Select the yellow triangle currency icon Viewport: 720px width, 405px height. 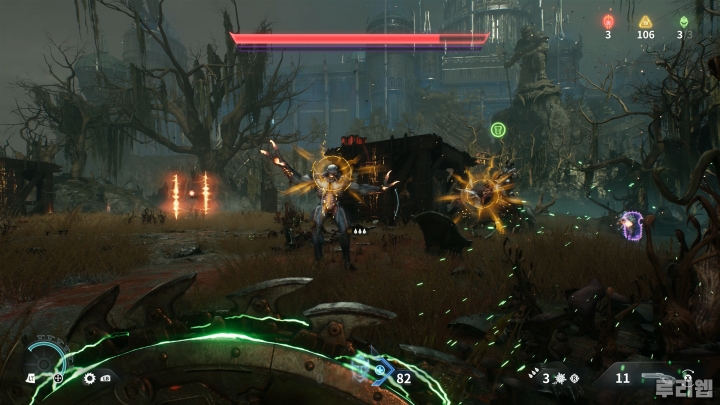tap(646, 20)
